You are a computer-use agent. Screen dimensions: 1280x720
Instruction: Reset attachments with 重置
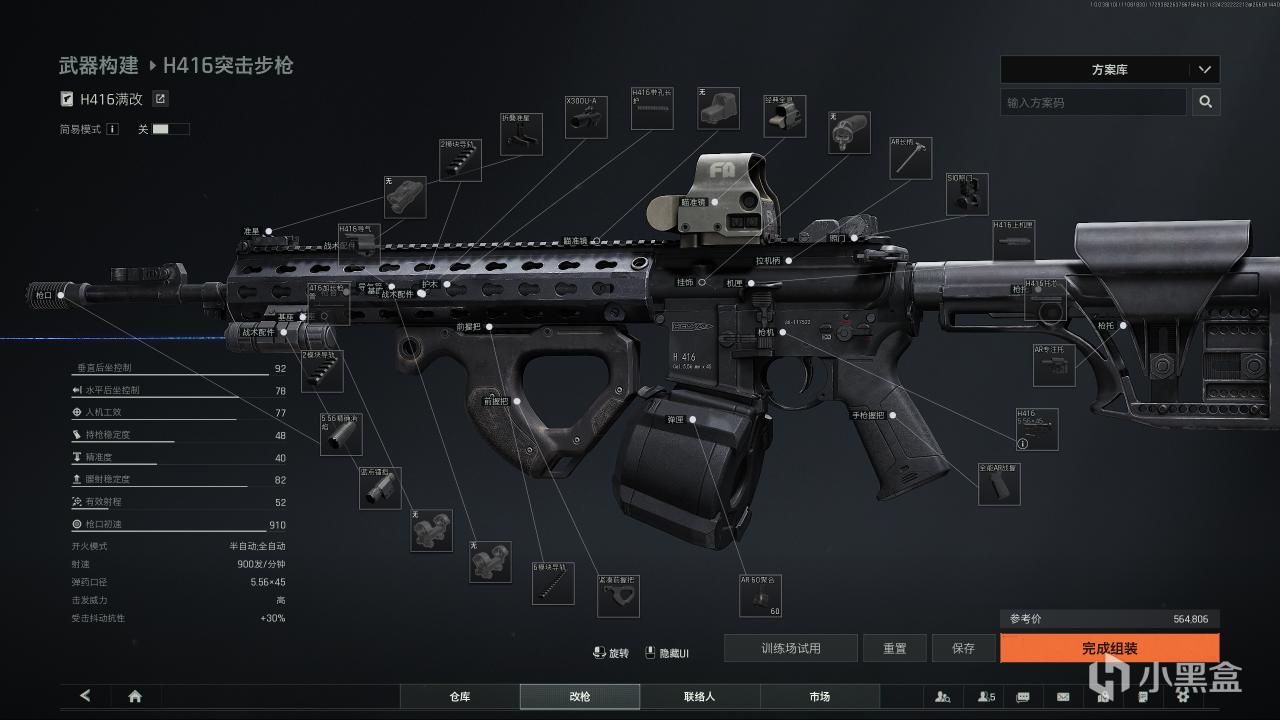coord(895,648)
